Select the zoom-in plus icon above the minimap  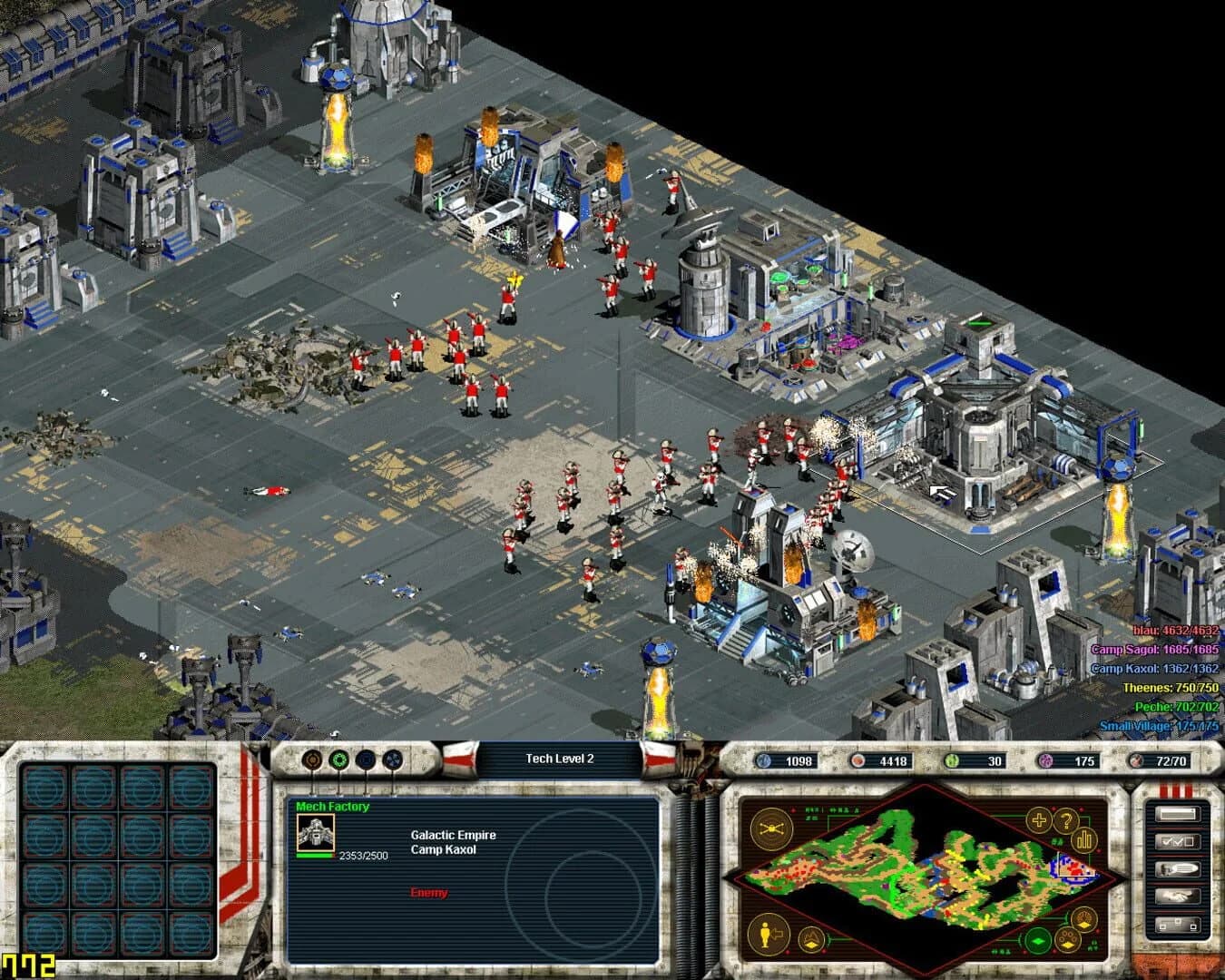[1037, 819]
